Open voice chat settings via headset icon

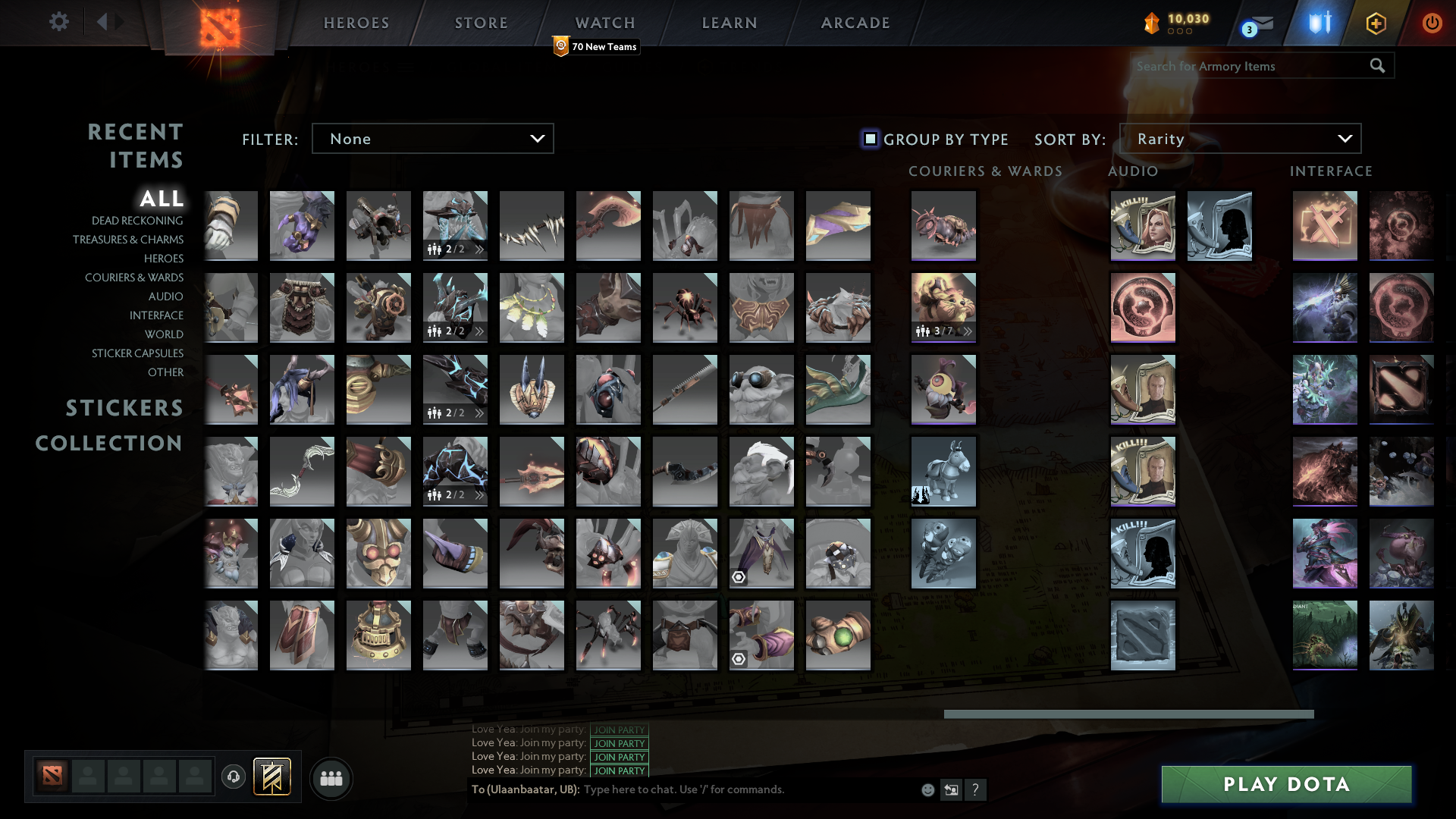(233, 778)
